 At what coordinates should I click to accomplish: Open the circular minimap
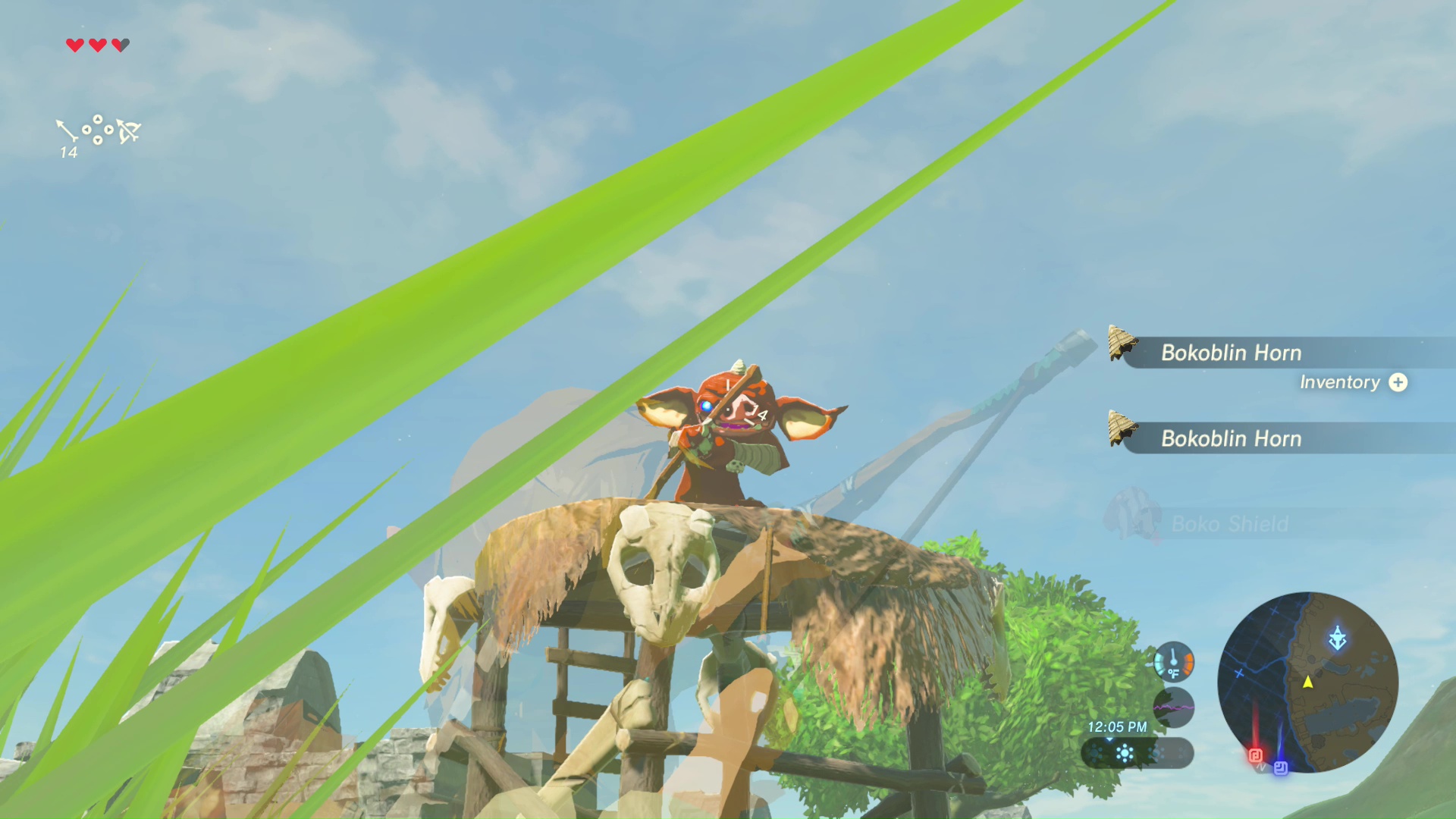pyautogui.click(x=1307, y=682)
